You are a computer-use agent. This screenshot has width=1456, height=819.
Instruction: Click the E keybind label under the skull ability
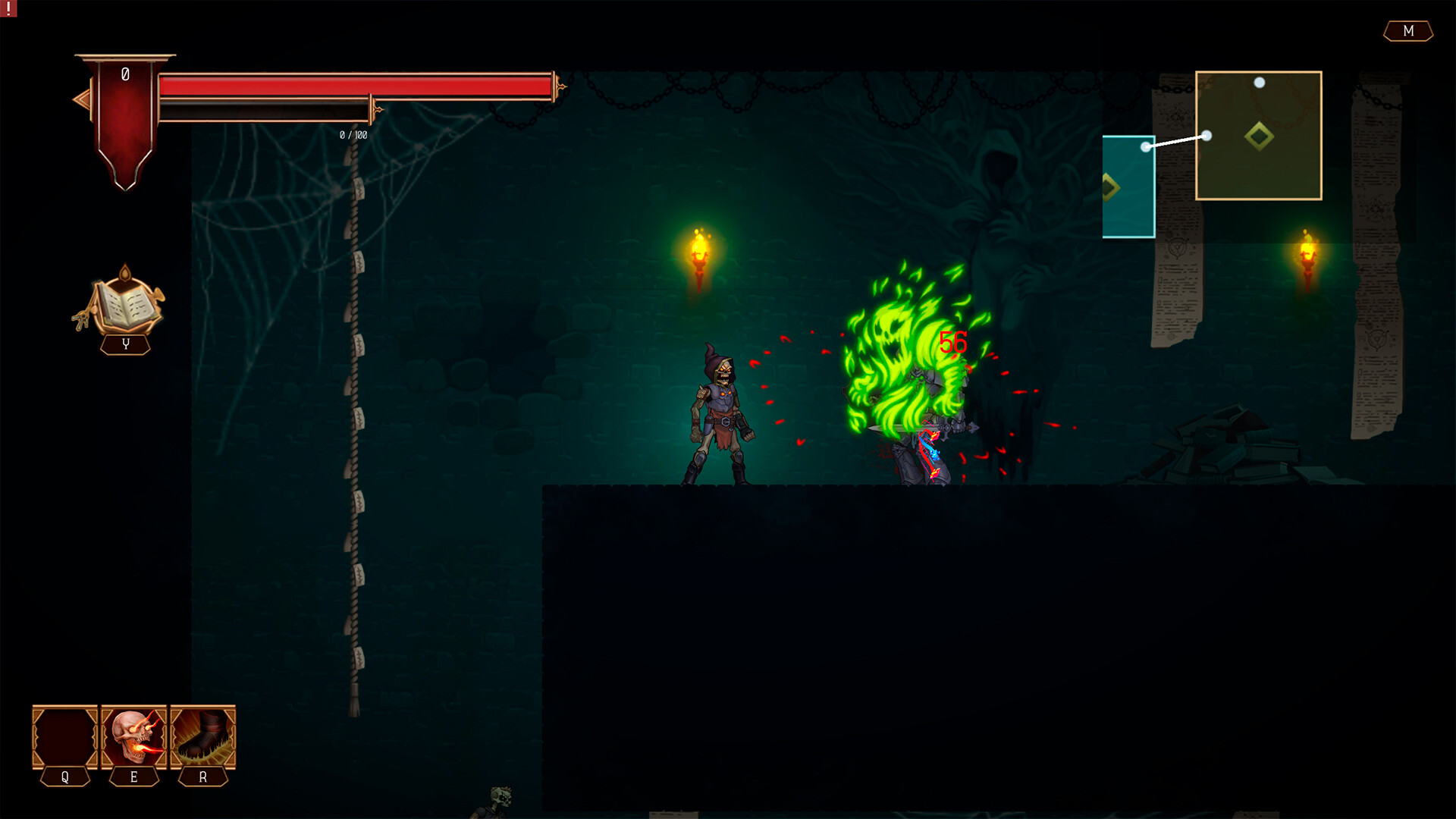click(x=133, y=777)
